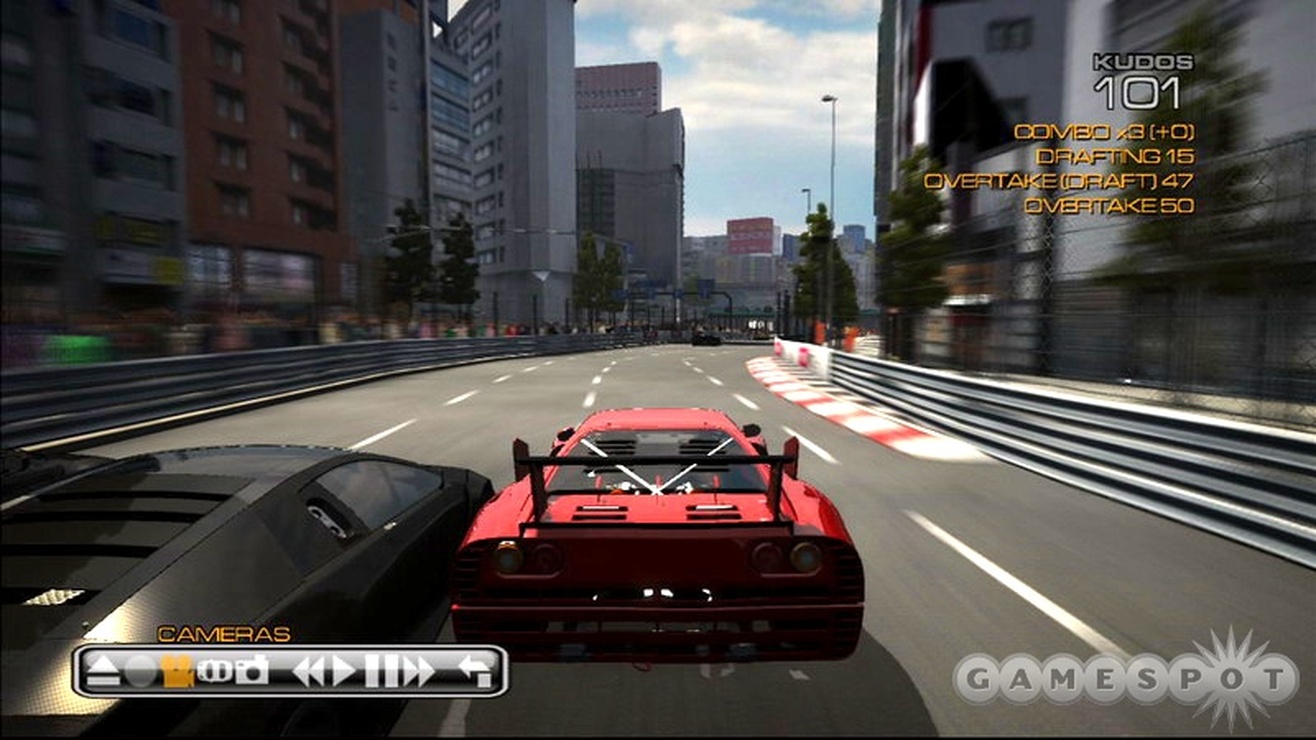Click the CAMERAS toolbar label

pyautogui.click(x=221, y=633)
